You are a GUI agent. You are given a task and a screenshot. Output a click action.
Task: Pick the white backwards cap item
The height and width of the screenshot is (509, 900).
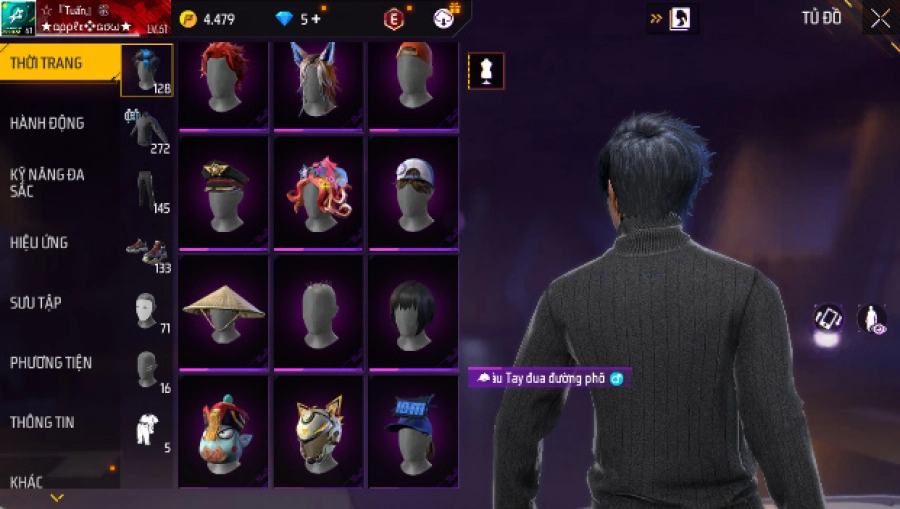[413, 192]
